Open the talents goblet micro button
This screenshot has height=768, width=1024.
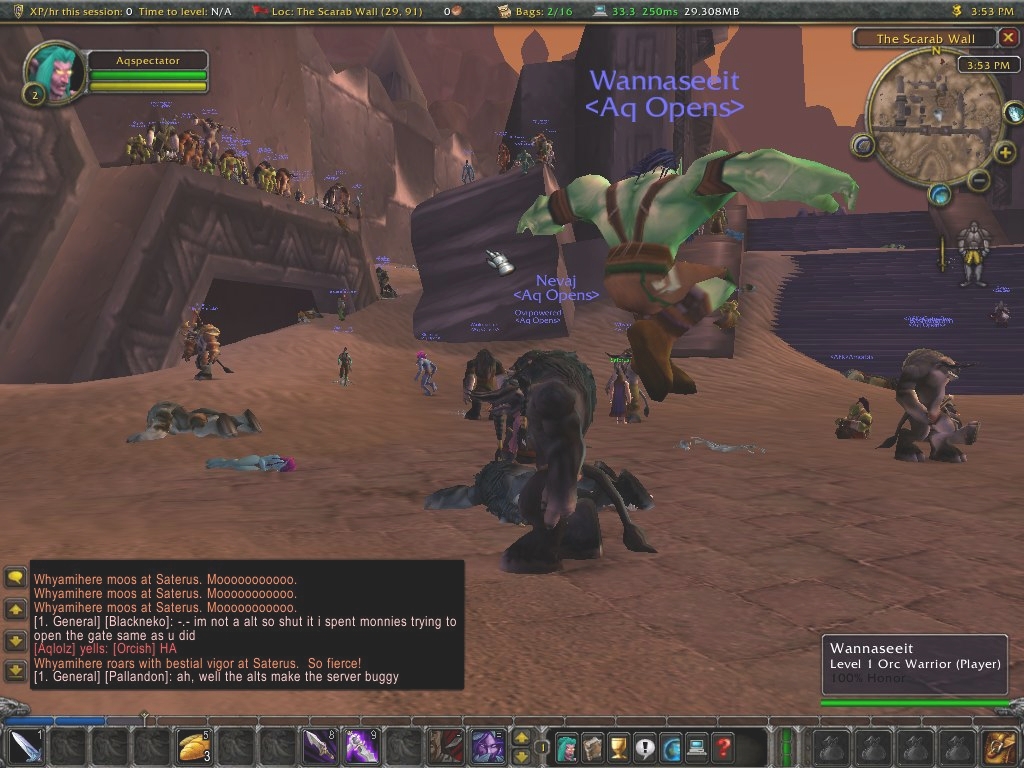(x=619, y=747)
